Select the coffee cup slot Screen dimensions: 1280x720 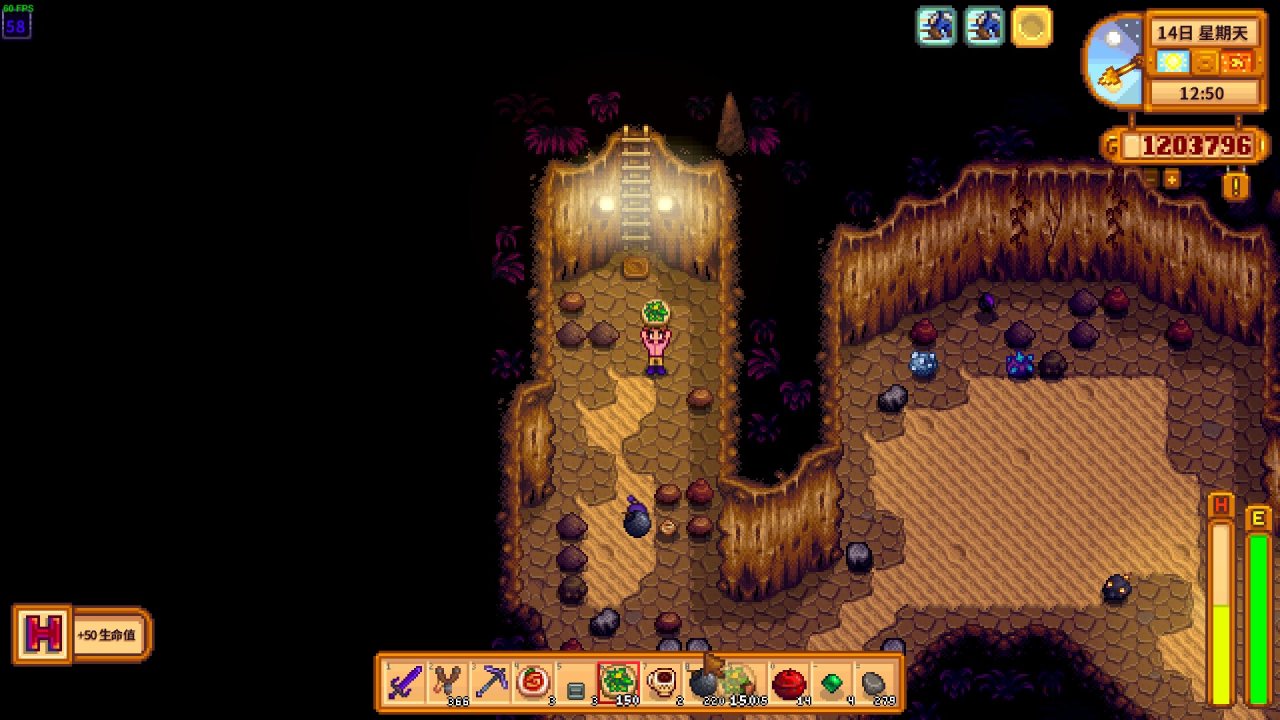pyautogui.click(x=661, y=683)
